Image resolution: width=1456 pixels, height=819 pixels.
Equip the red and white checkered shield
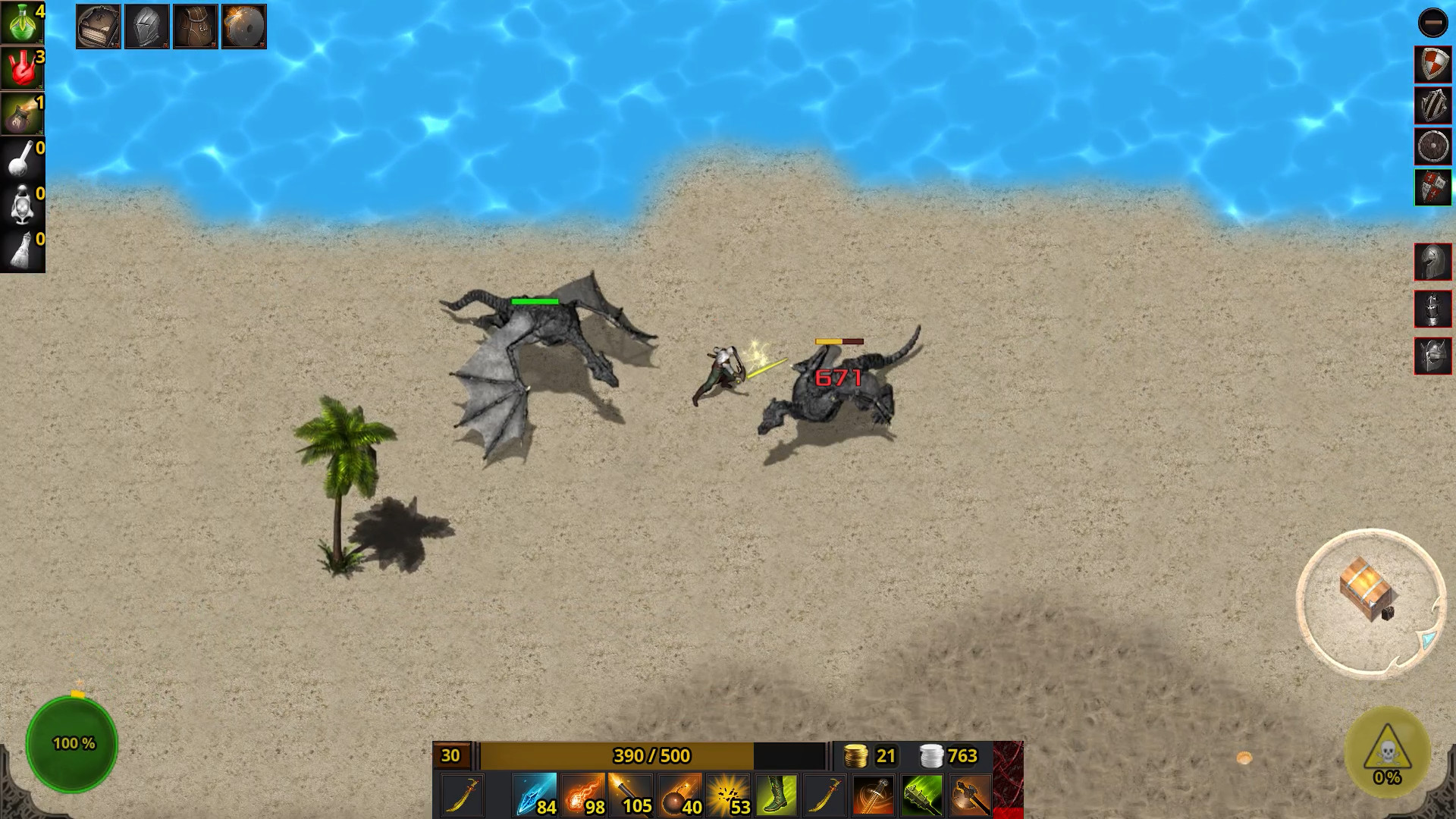[1432, 64]
